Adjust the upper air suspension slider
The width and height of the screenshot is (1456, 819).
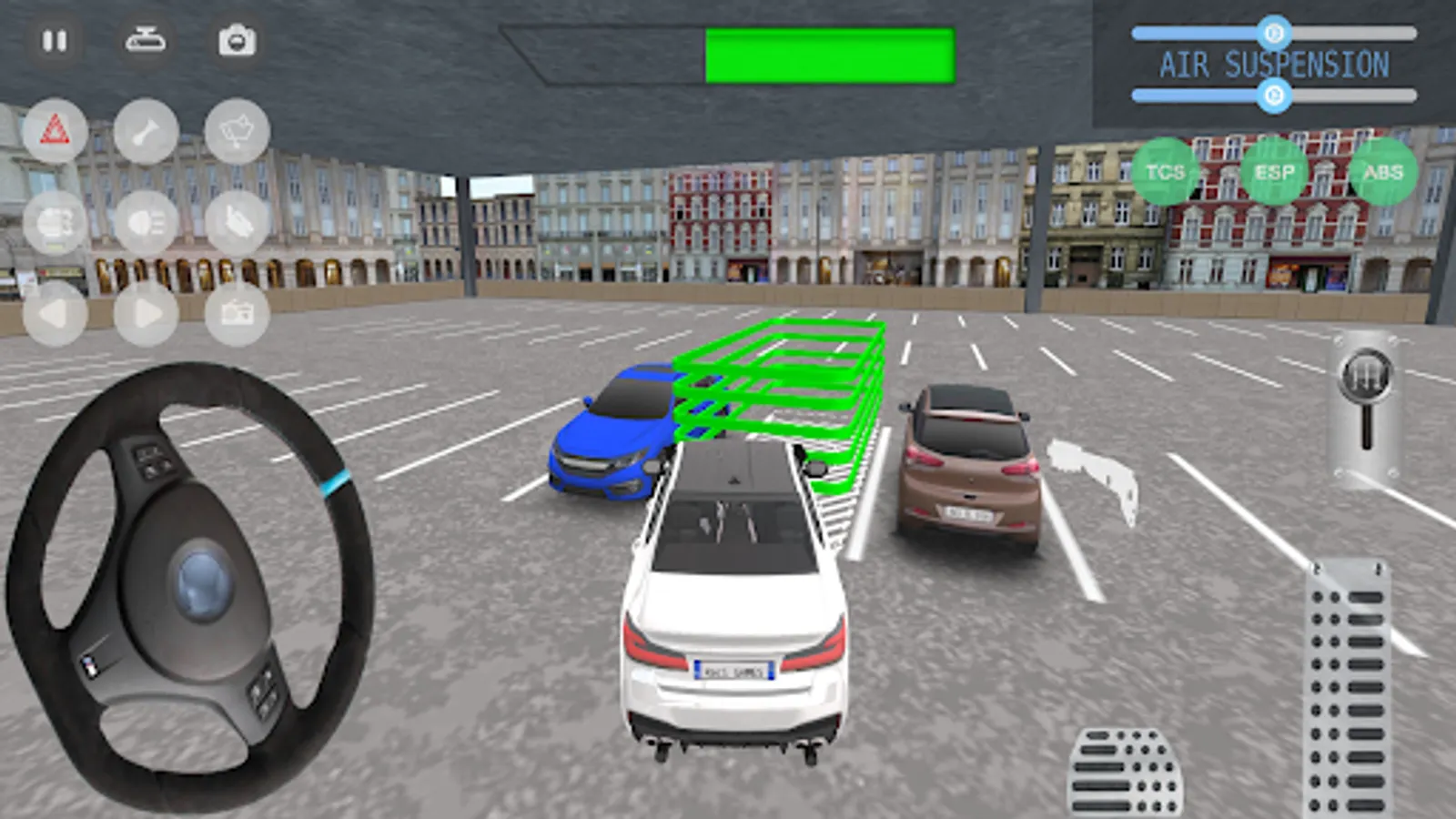tap(1272, 34)
